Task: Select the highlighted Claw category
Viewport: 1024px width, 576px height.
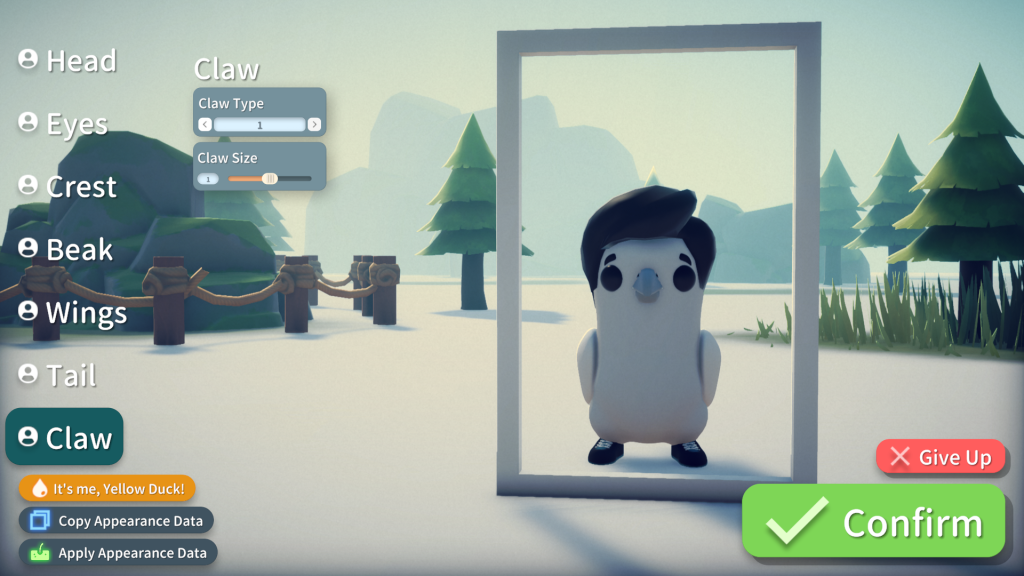Action: pos(65,437)
